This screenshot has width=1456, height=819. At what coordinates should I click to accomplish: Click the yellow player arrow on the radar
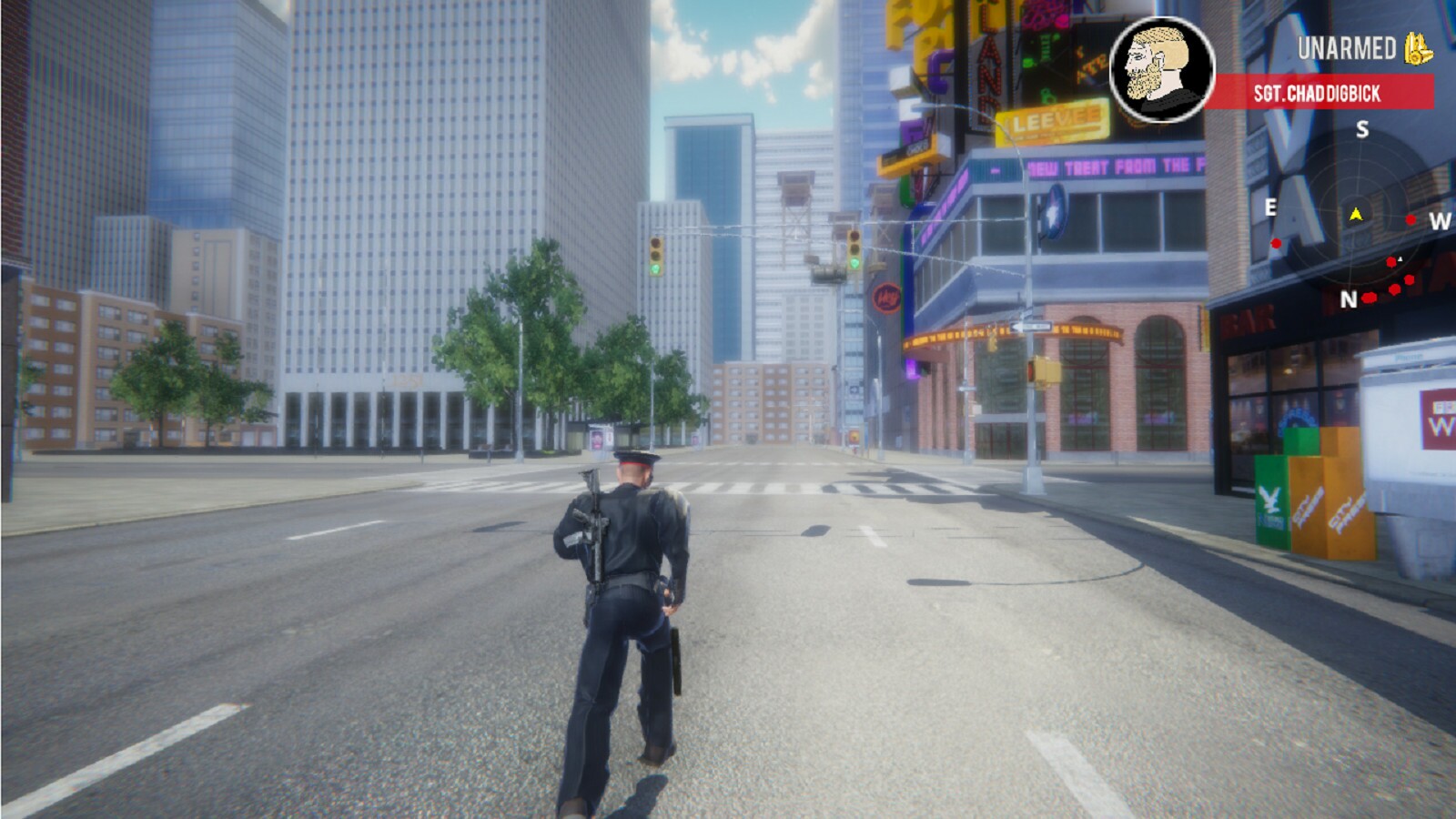pos(1355,215)
